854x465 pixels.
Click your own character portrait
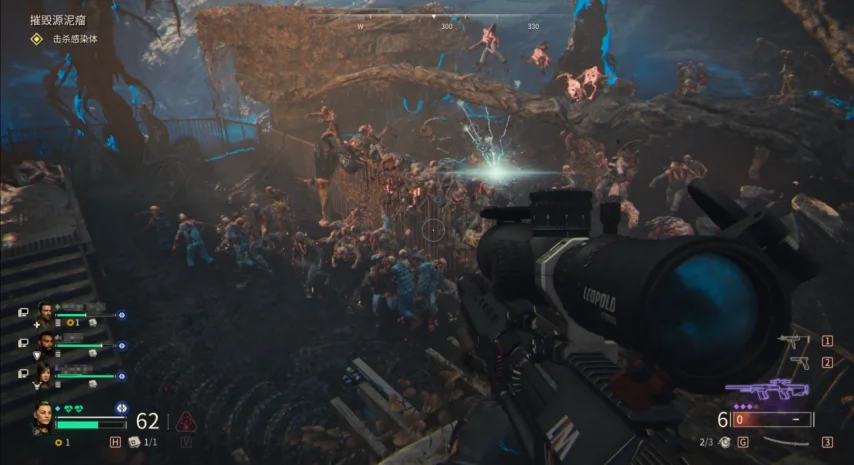point(44,416)
